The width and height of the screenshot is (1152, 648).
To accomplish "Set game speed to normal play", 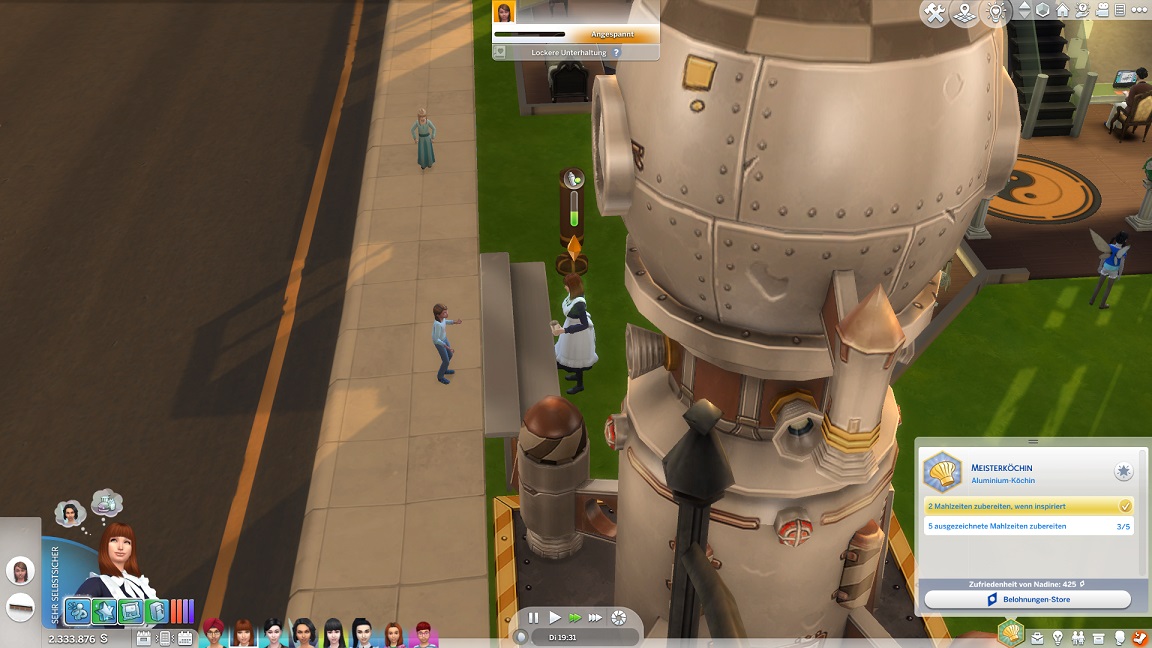I will pos(555,618).
